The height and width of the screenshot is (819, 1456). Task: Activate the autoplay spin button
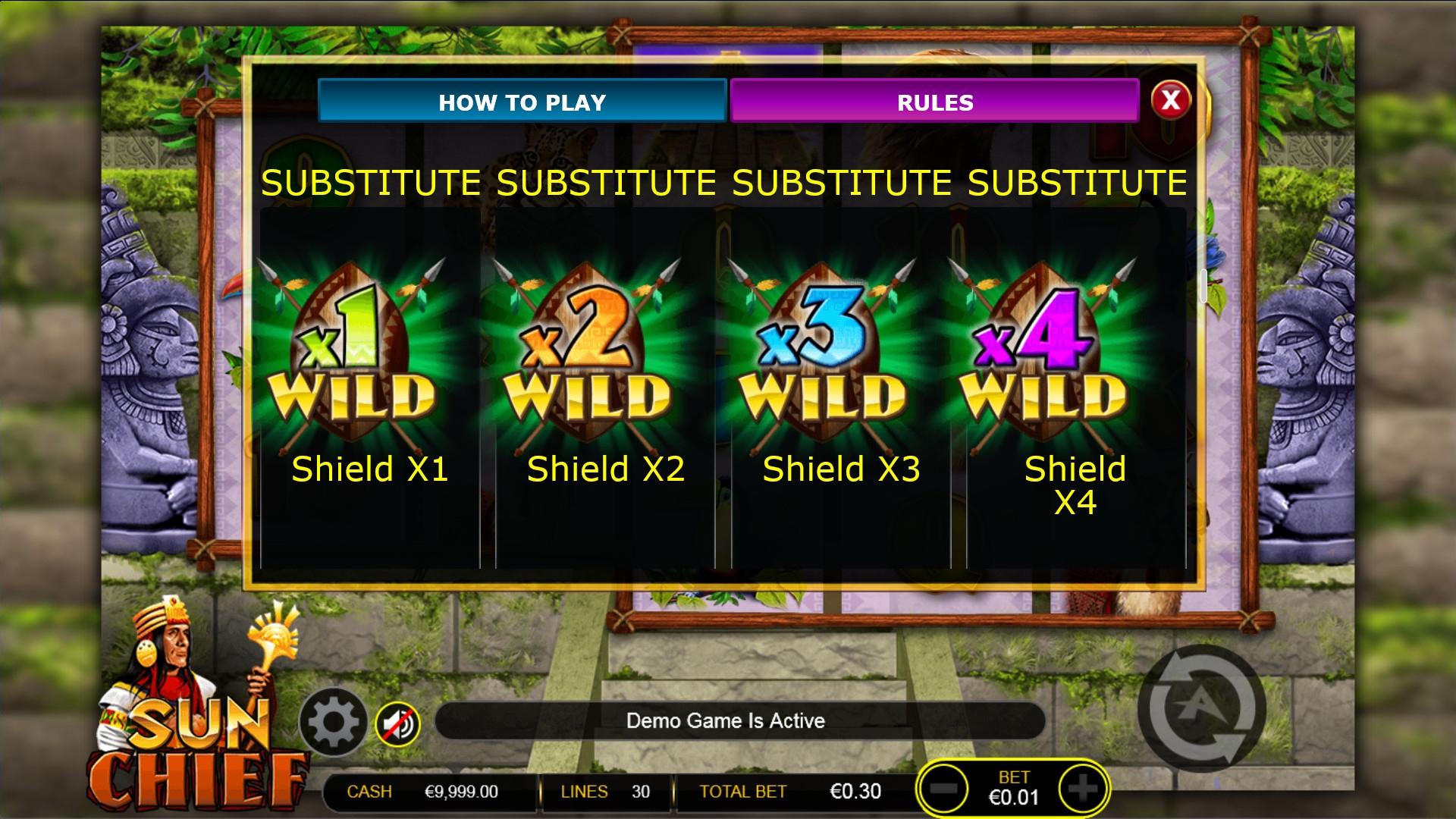pyautogui.click(x=1201, y=708)
